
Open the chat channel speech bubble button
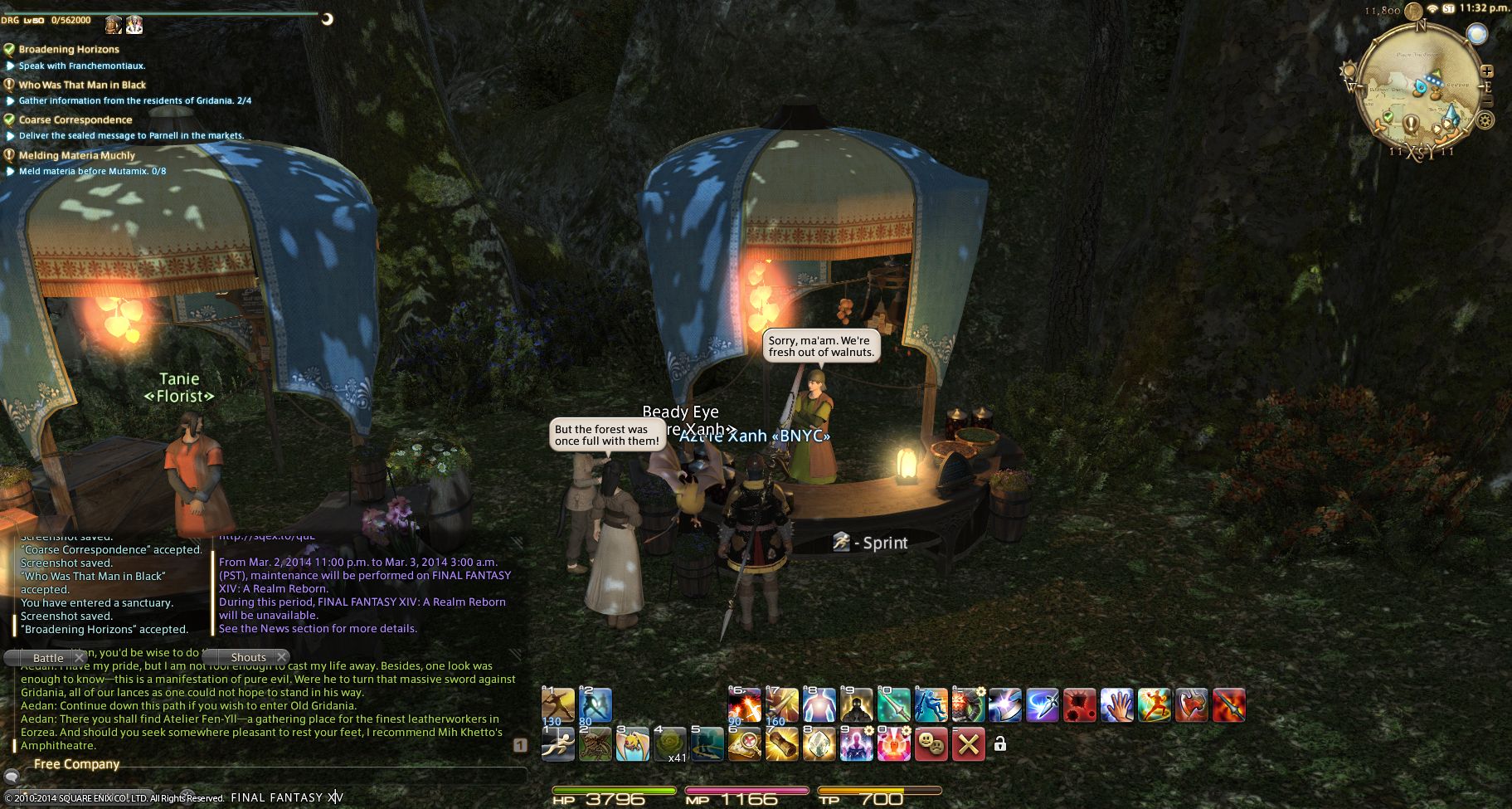point(12,777)
